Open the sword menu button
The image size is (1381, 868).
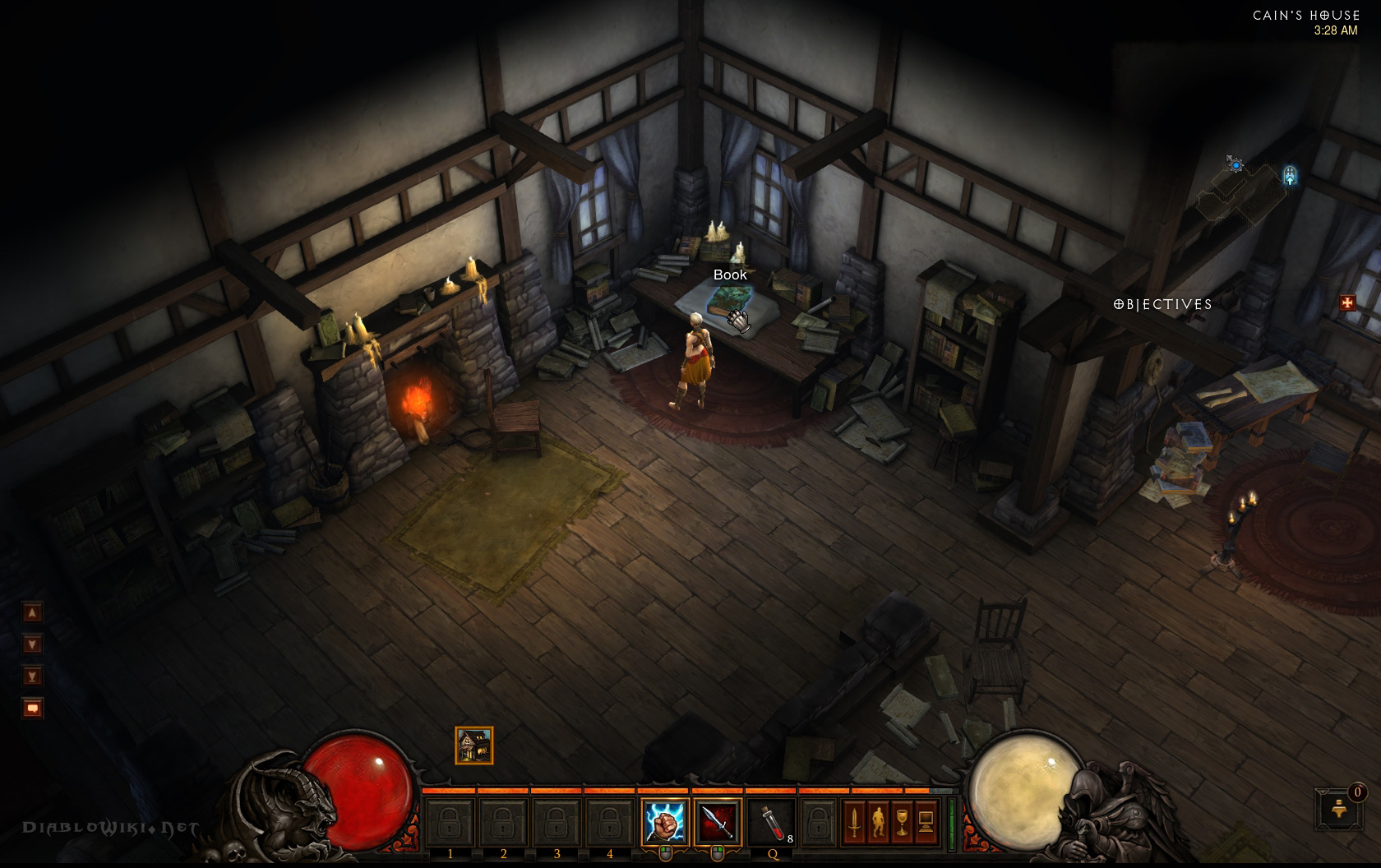click(x=854, y=820)
